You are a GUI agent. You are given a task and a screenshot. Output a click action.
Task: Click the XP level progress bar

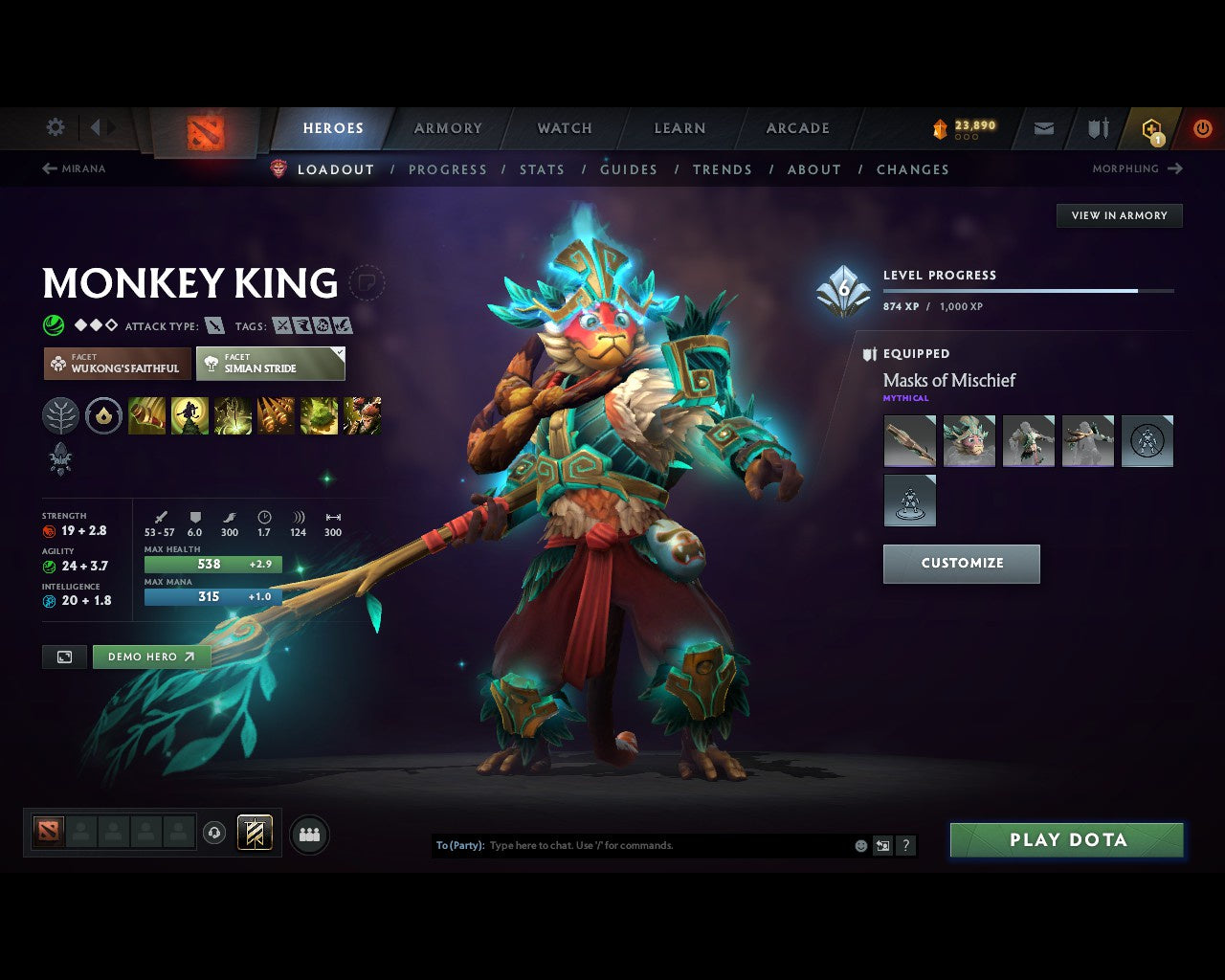[x=1029, y=291]
